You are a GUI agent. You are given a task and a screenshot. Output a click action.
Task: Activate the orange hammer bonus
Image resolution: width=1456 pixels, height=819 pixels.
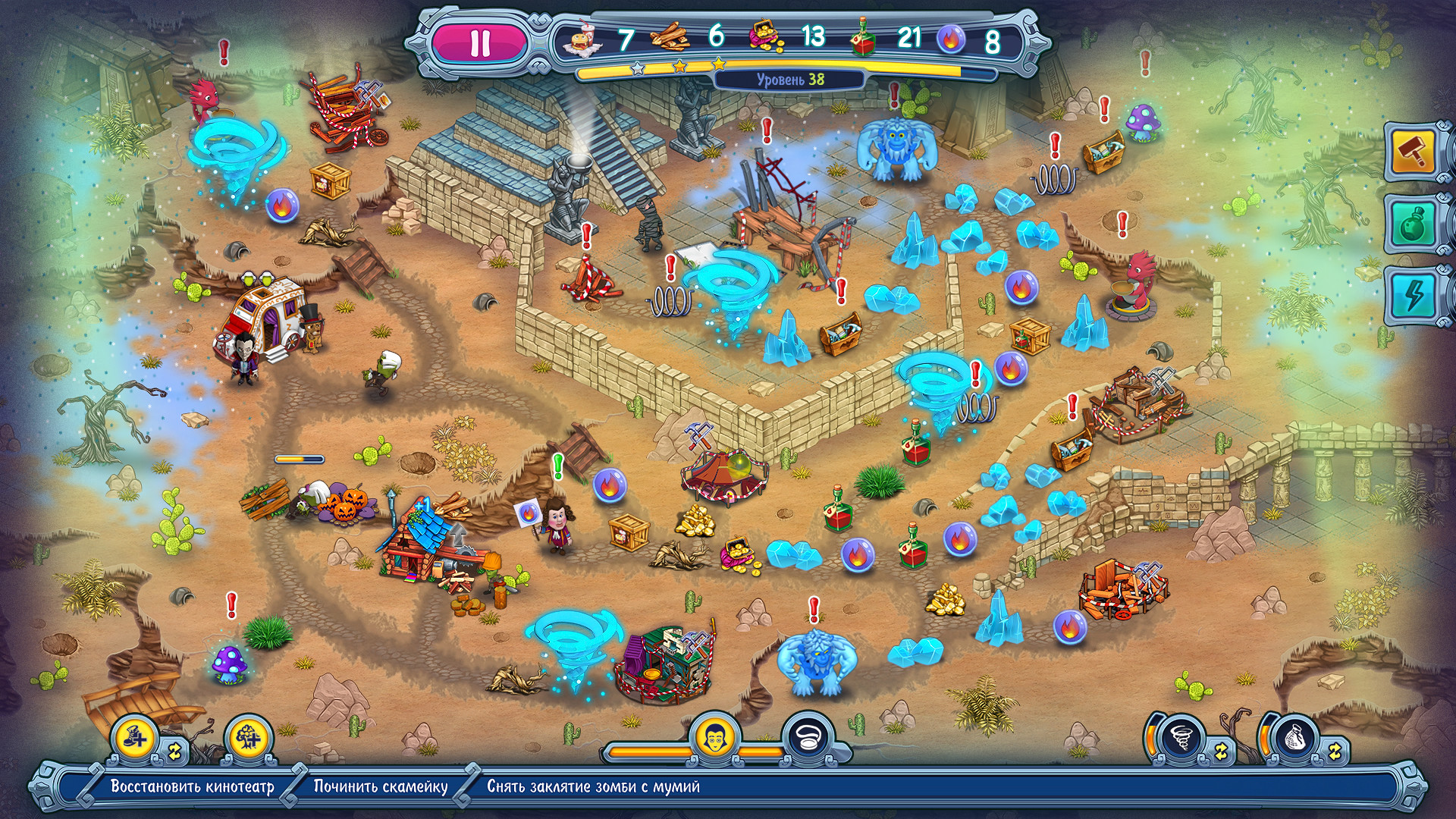(1413, 152)
